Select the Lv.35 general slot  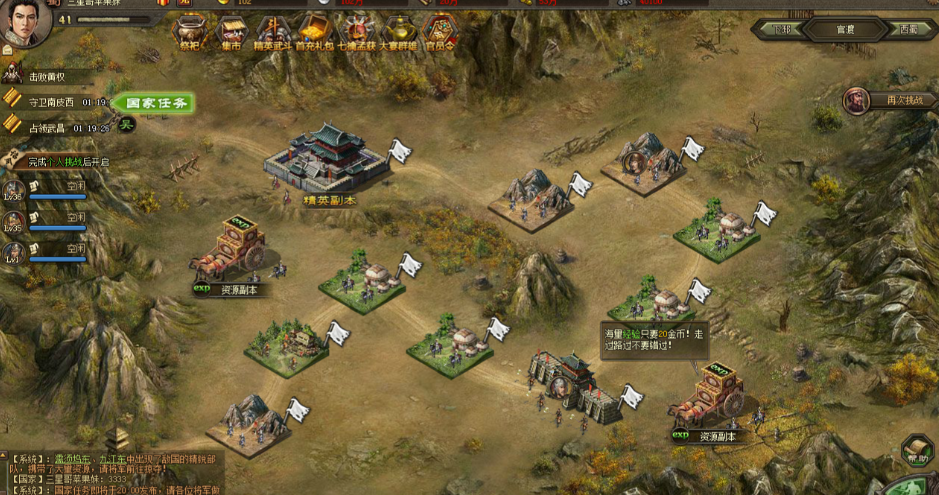pyautogui.click(x=14, y=221)
